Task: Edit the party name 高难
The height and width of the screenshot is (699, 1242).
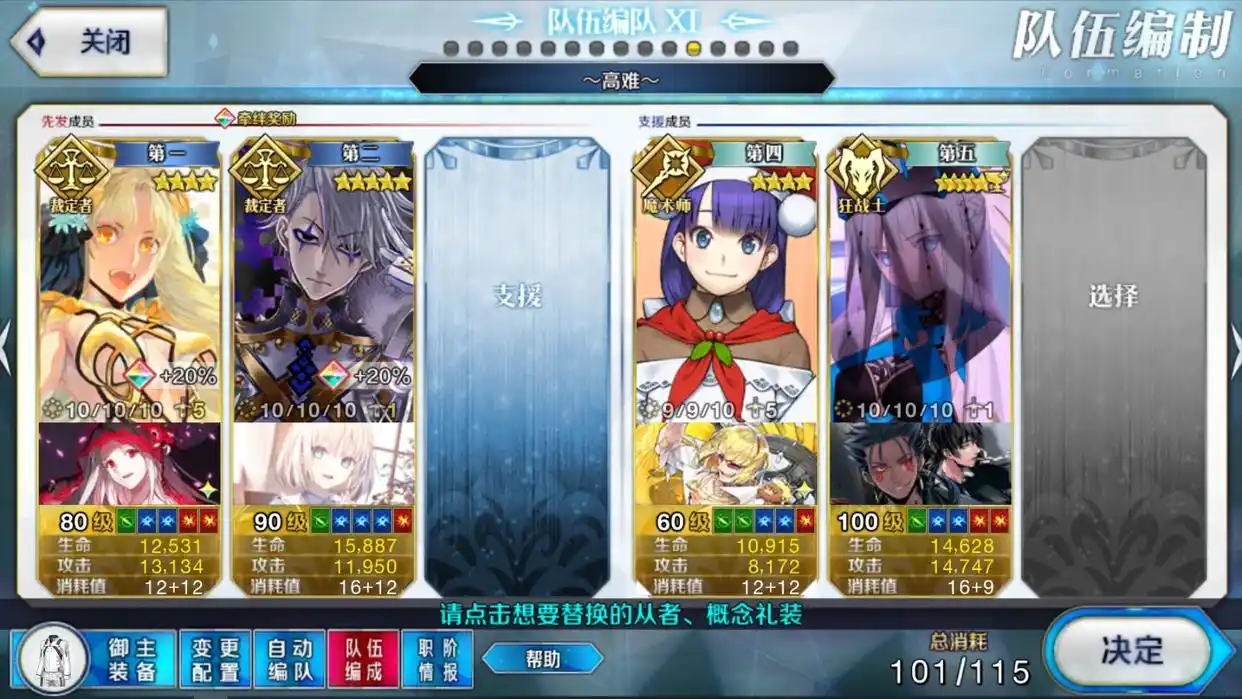Action: click(x=621, y=80)
